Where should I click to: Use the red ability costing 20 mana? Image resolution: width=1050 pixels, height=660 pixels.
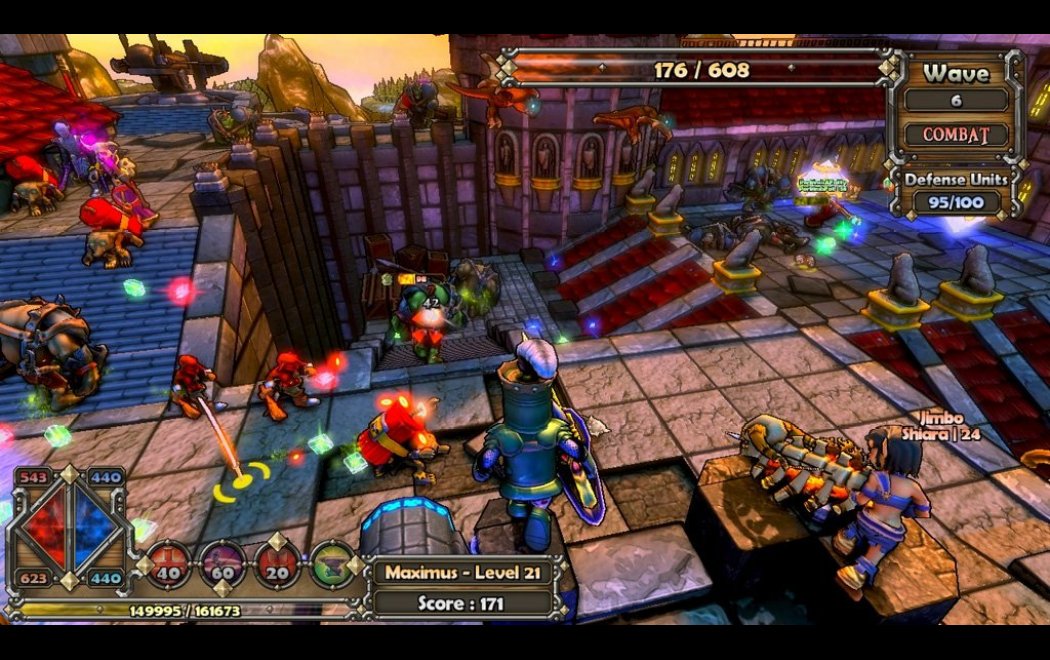click(x=279, y=564)
